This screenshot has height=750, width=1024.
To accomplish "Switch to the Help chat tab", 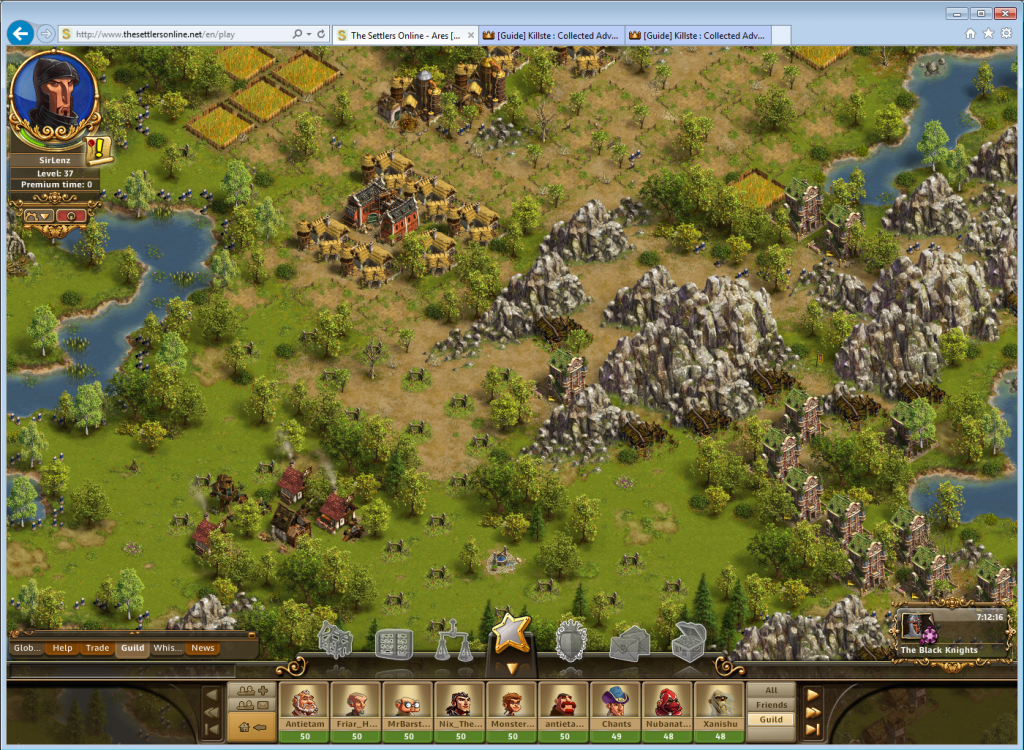I will click(x=63, y=648).
